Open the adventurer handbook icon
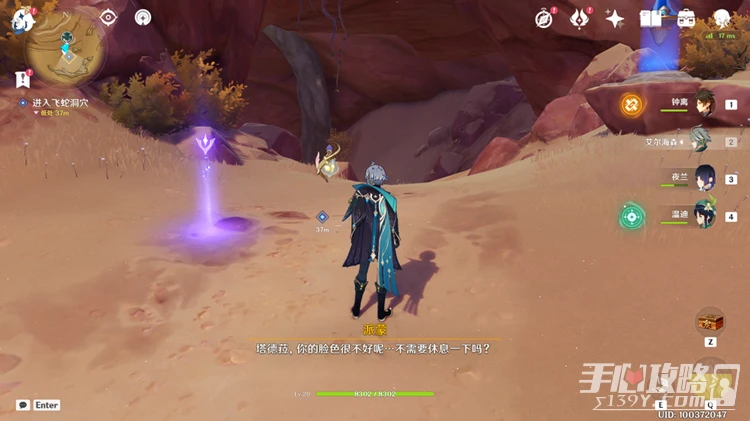 click(651, 18)
